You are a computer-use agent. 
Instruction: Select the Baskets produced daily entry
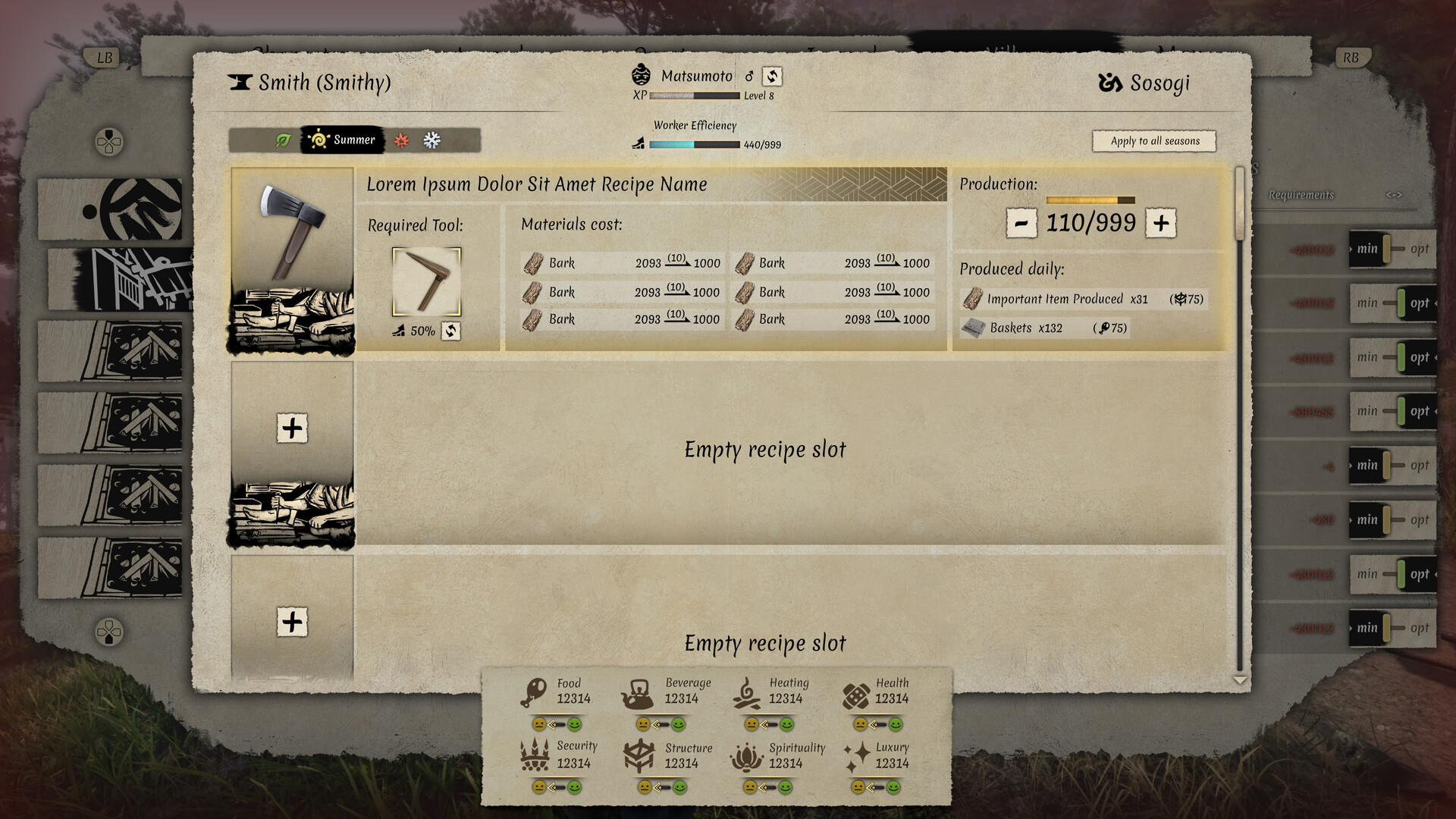[1043, 328]
